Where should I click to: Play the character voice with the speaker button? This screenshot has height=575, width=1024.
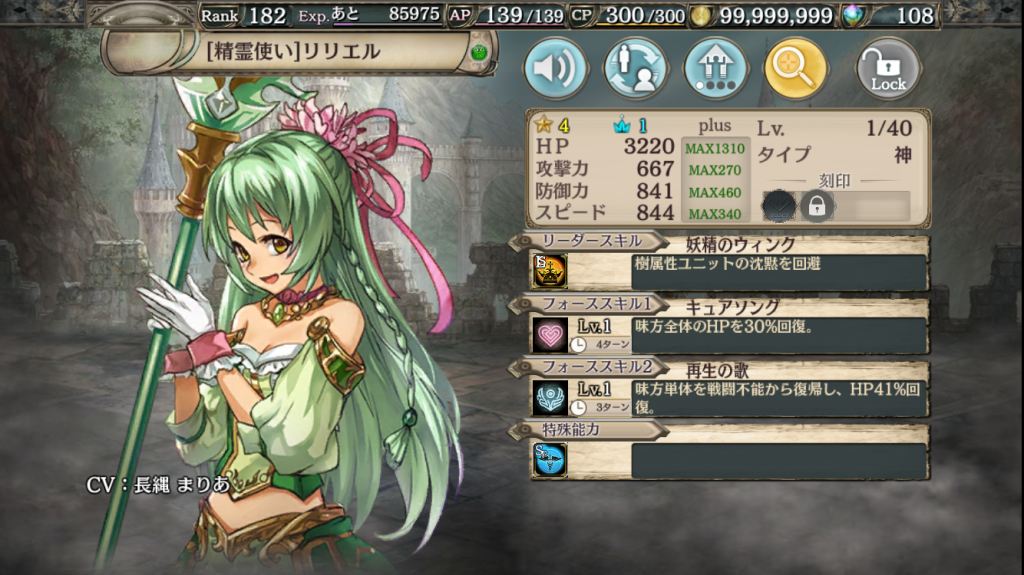556,69
